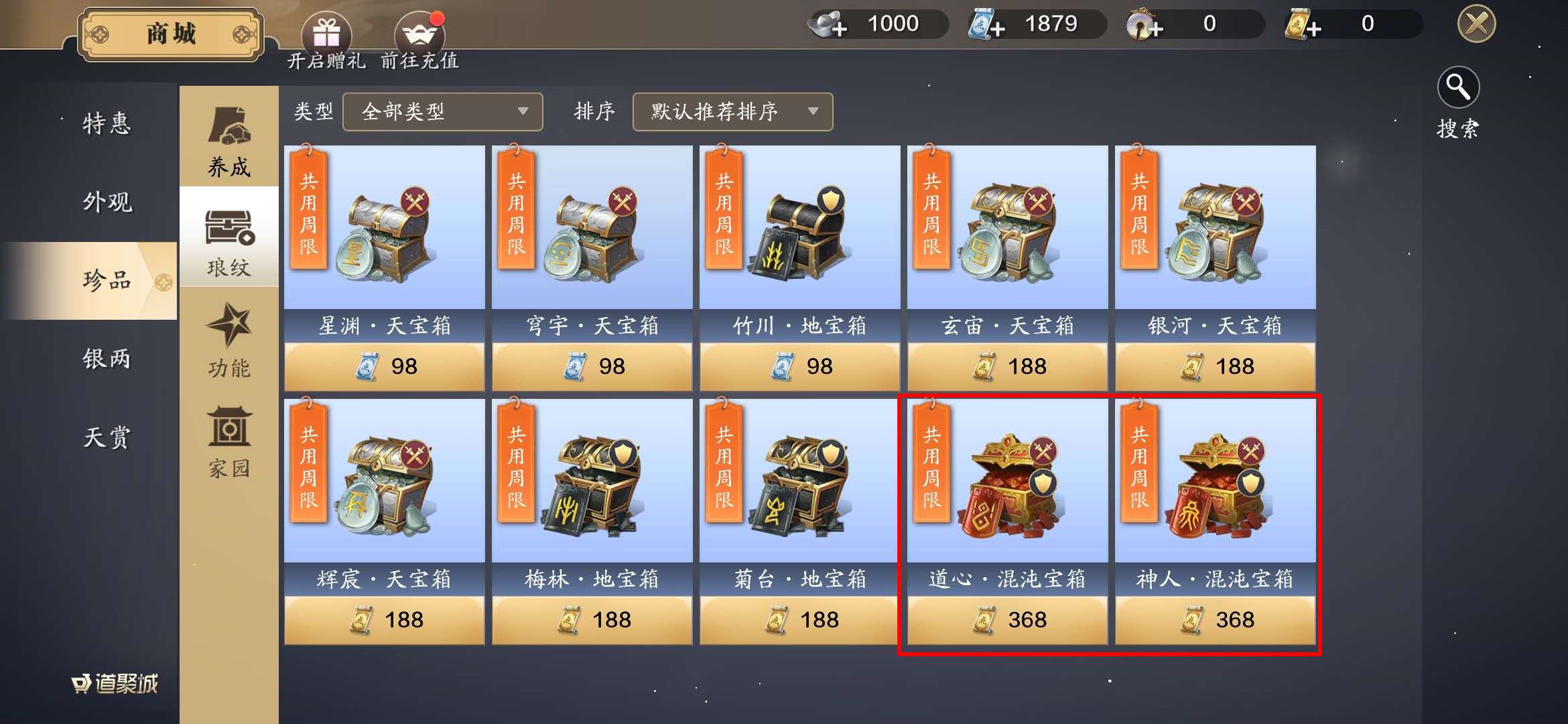Buy 星渊·天宝箱 for 98 points

[x=384, y=365]
